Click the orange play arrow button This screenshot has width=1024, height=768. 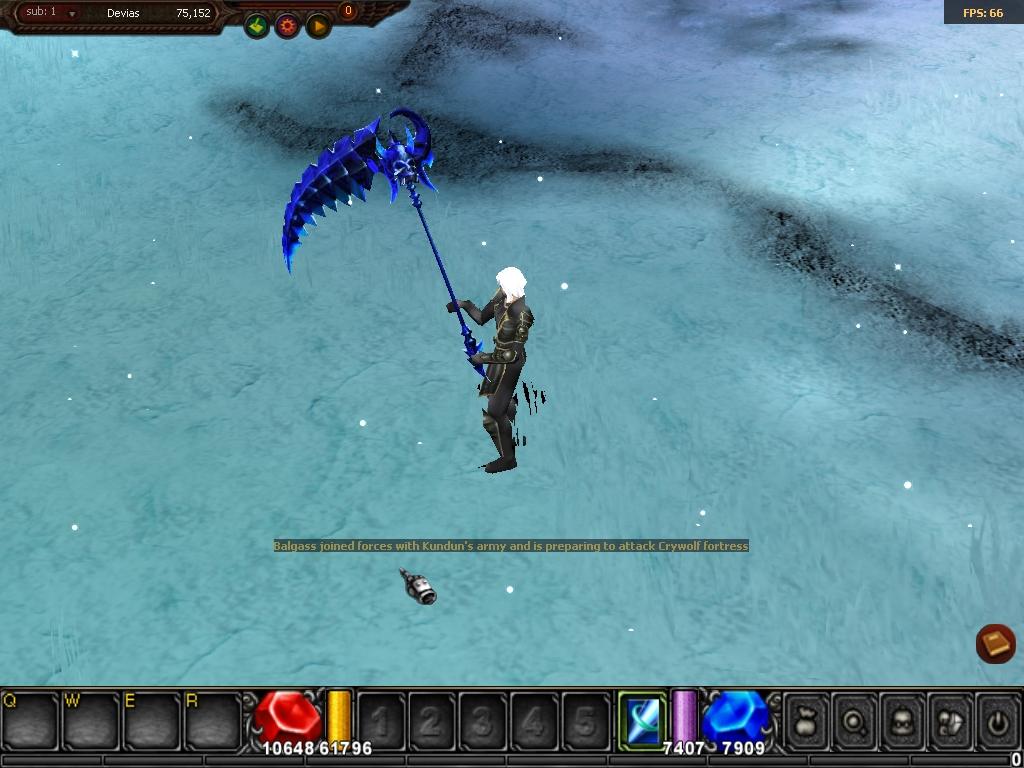coord(318,26)
